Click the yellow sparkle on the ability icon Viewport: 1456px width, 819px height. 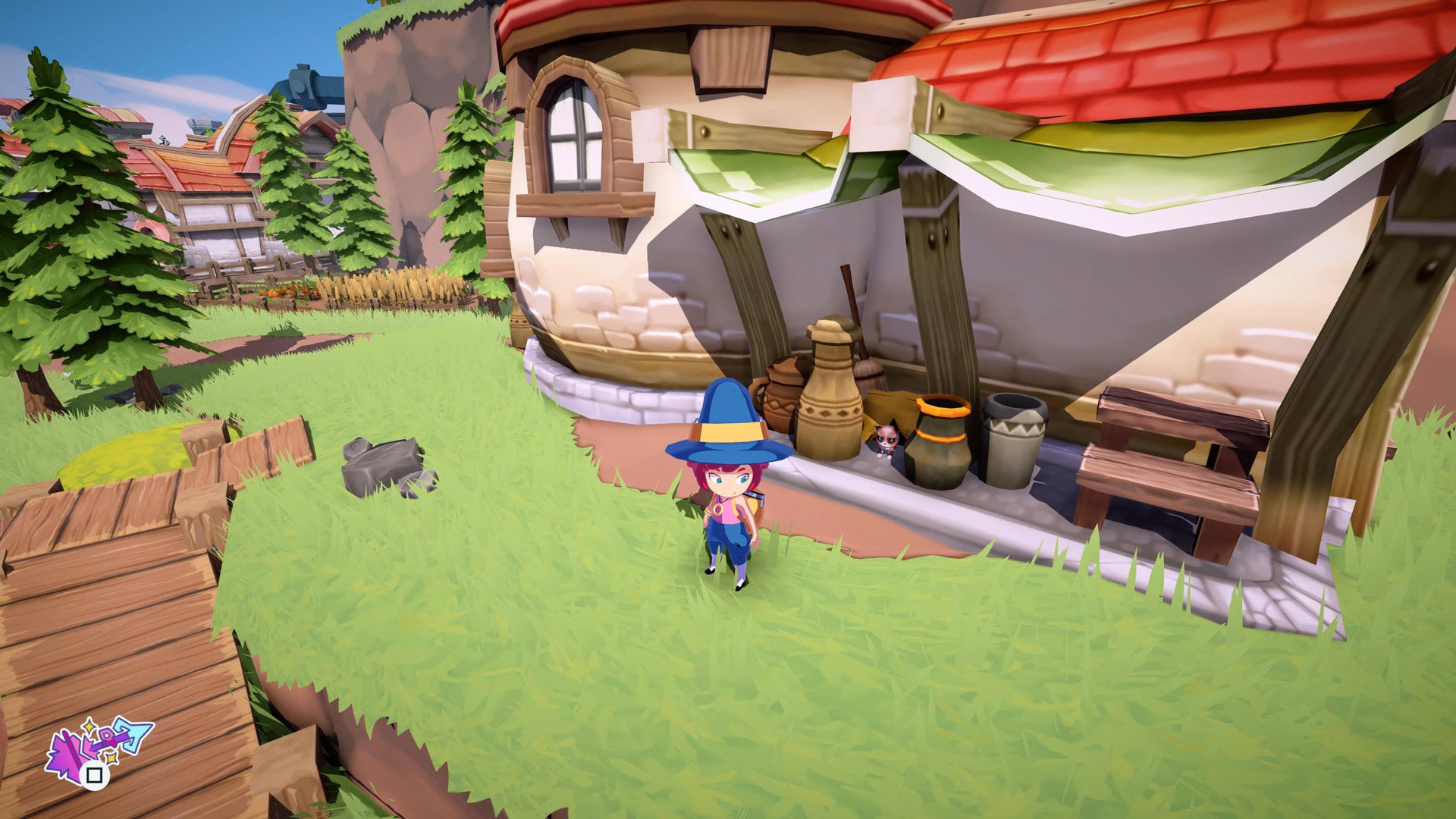[89, 726]
